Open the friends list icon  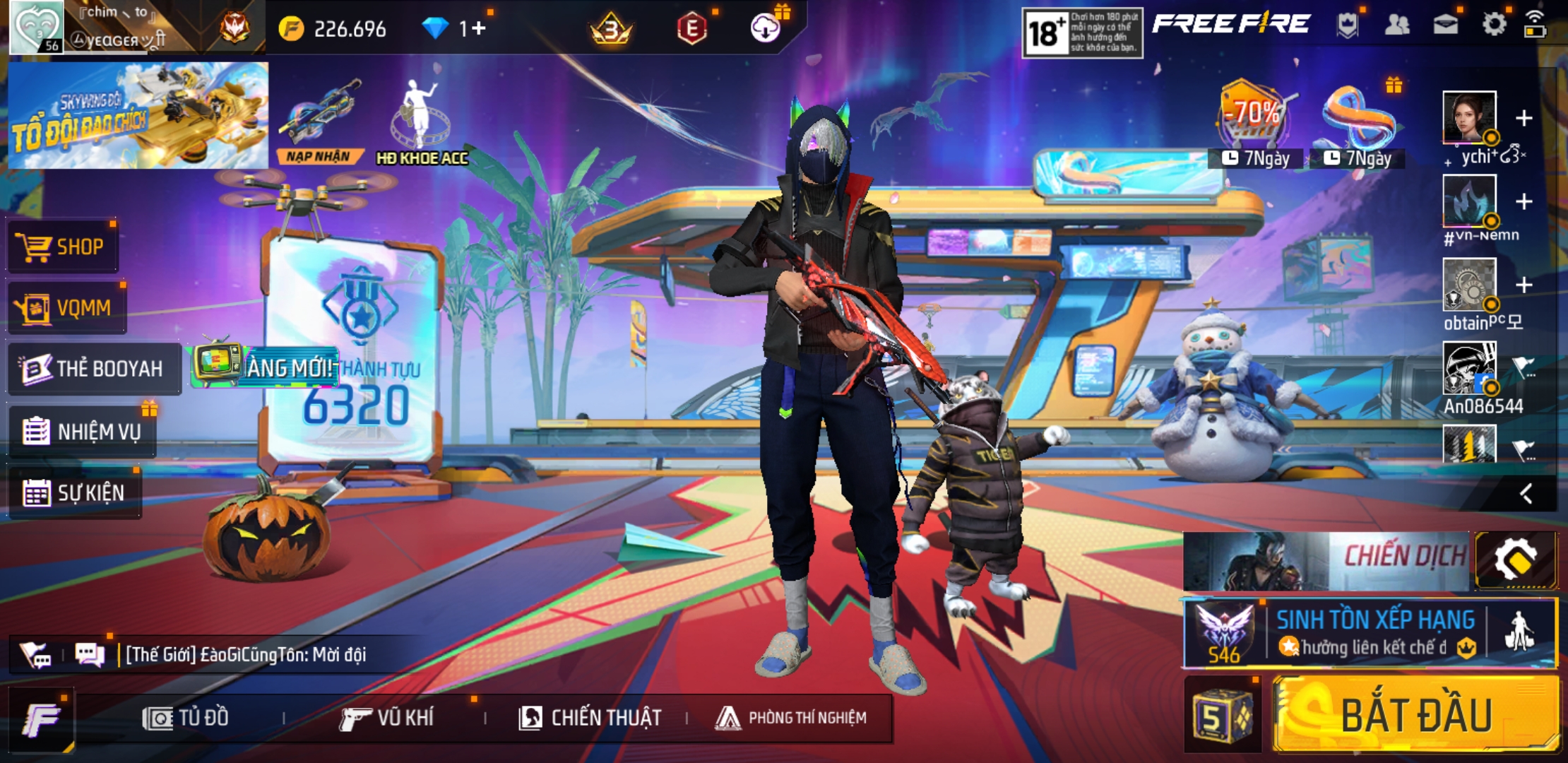(1396, 25)
